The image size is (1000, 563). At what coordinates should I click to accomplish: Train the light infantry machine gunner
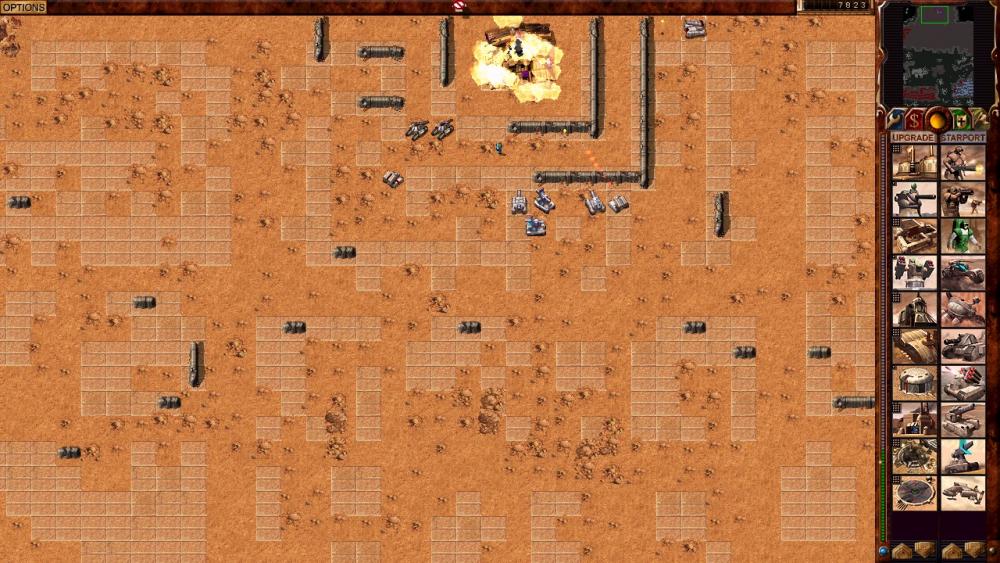963,162
